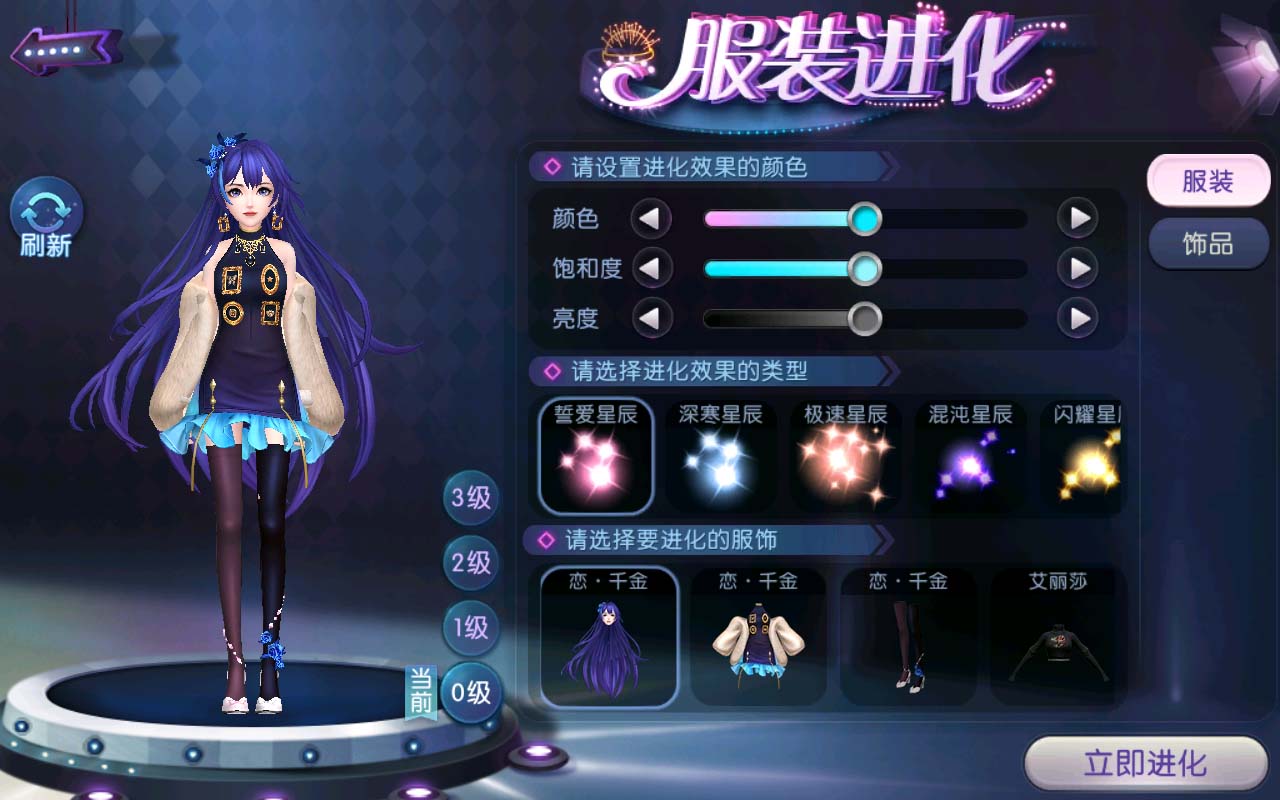Pick the 极速星辰 orange effect
The height and width of the screenshot is (800, 1280).
(845, 456)
